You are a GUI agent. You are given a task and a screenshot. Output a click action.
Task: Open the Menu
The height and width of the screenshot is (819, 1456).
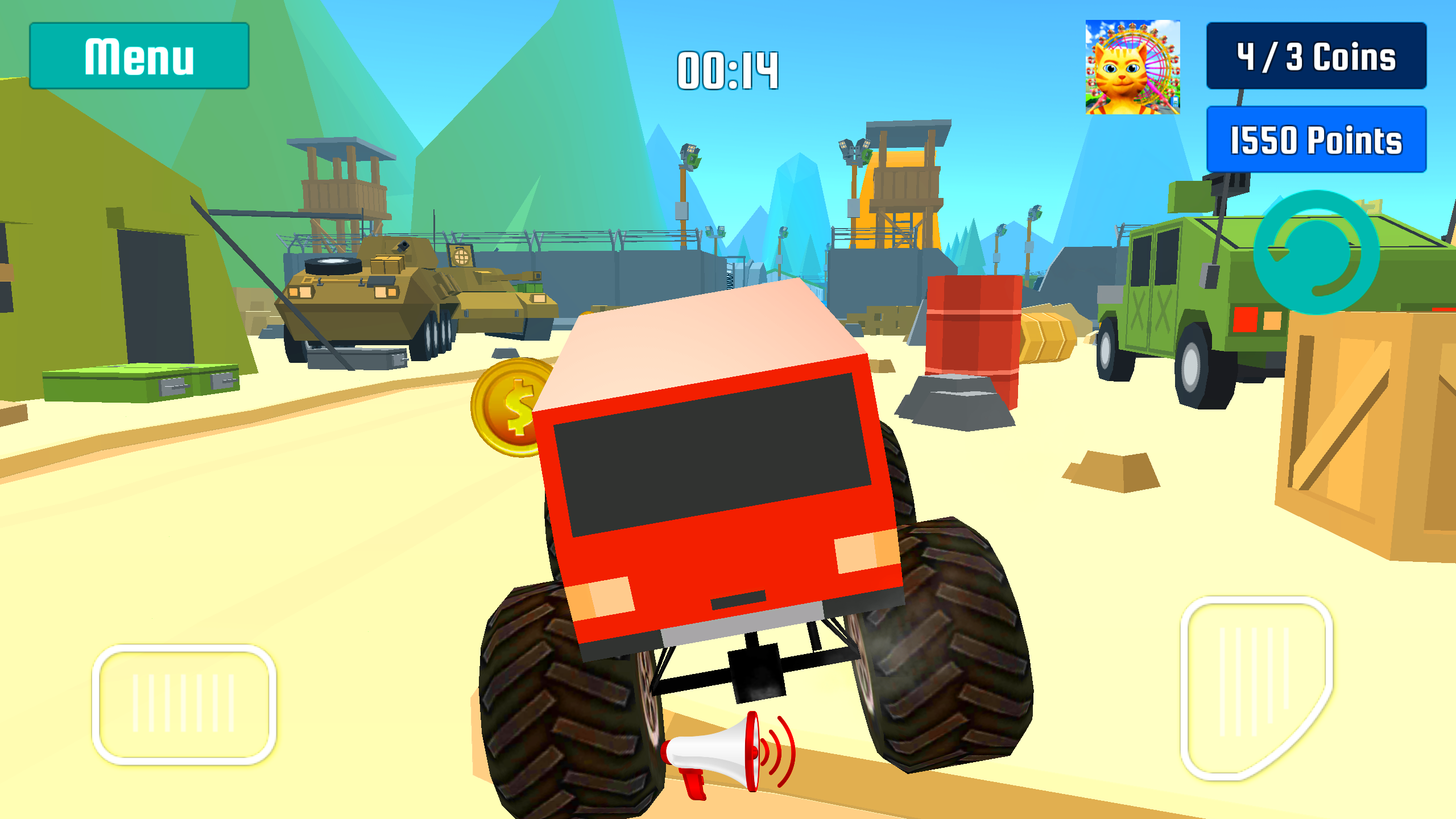(138, 55)
